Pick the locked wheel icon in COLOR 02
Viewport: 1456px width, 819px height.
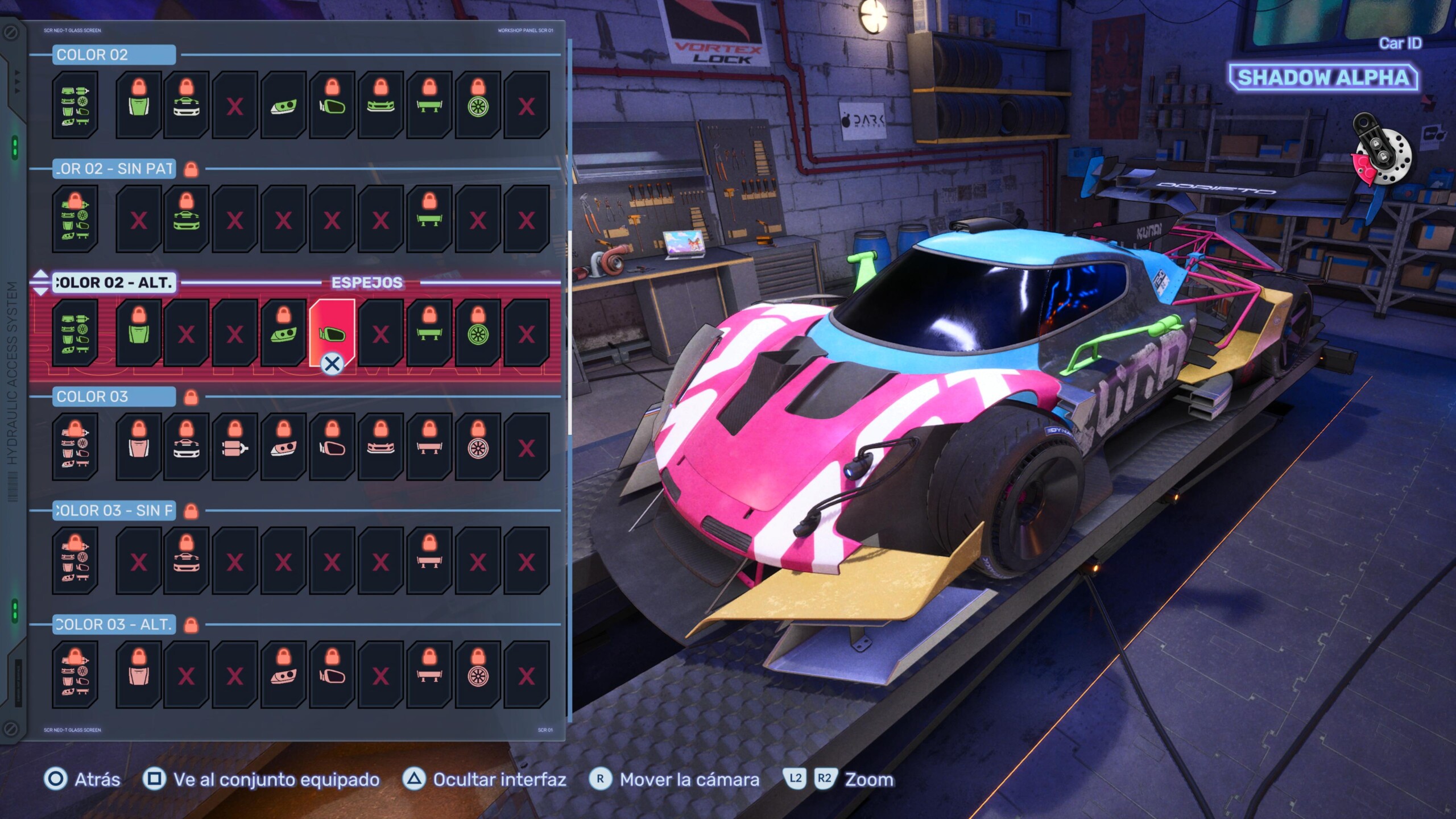[478, 105]
